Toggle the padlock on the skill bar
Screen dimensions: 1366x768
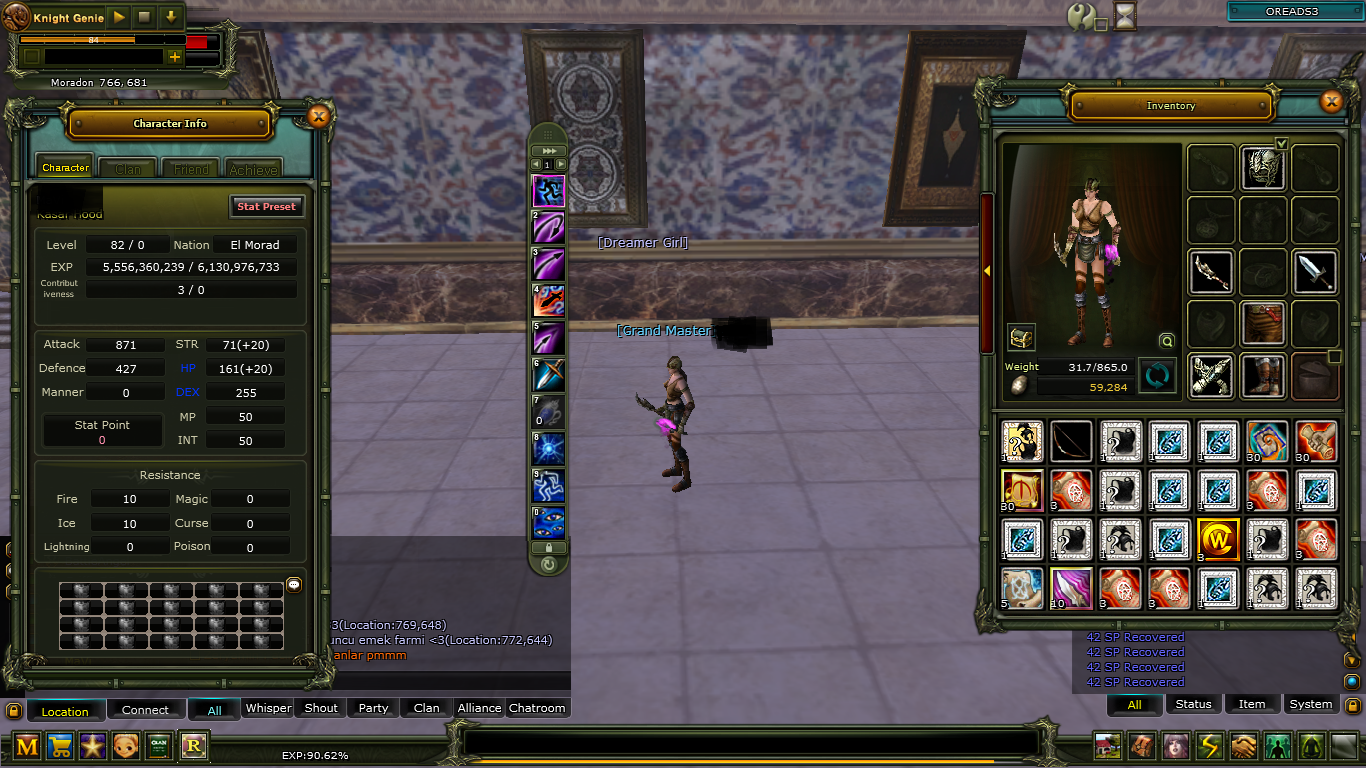point(548,548)
